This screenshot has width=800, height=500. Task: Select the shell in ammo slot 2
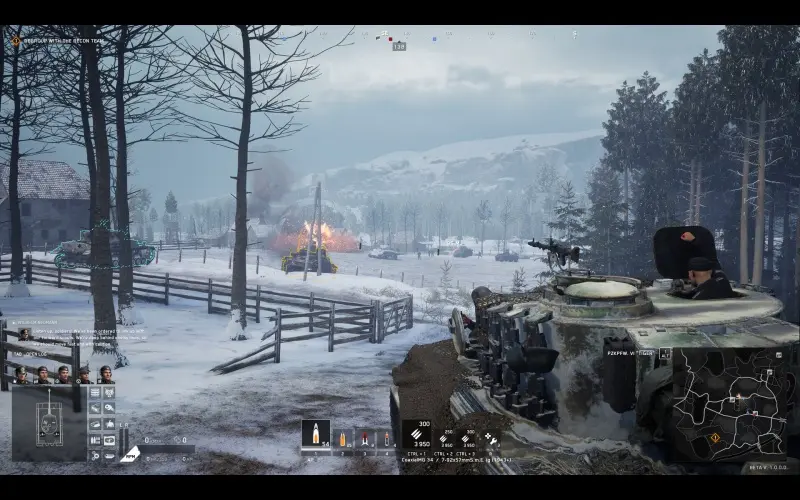[x=343, y=438]
